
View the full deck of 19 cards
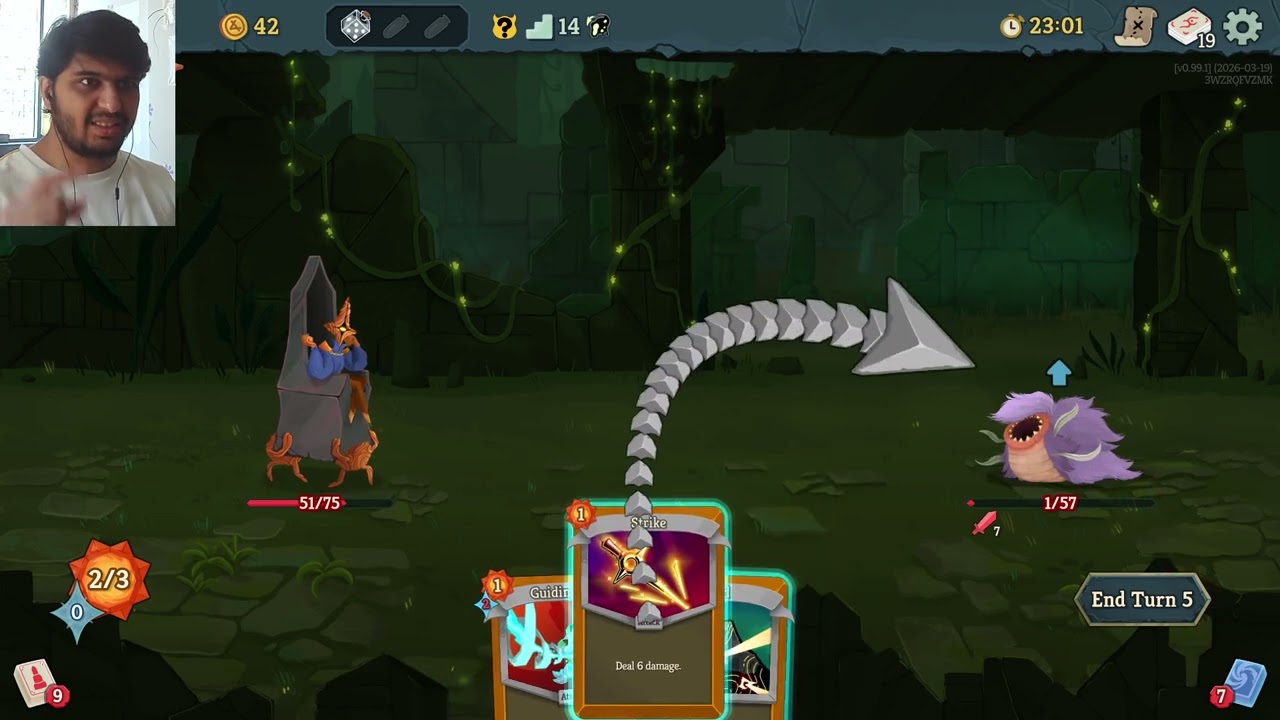click(x=1189, y=27)
